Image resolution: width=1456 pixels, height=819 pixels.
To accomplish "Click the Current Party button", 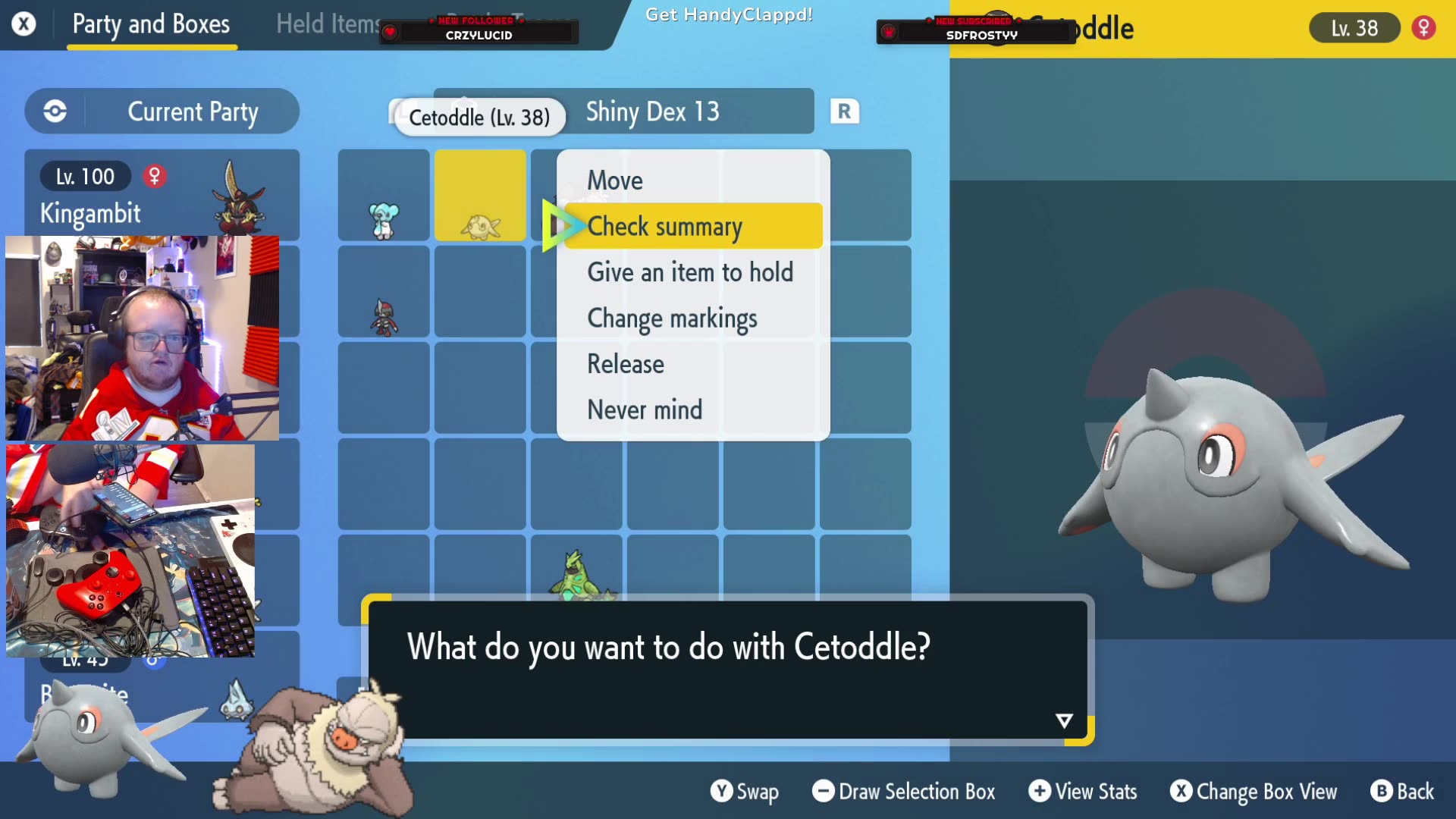I will click(x=193, y=111).
